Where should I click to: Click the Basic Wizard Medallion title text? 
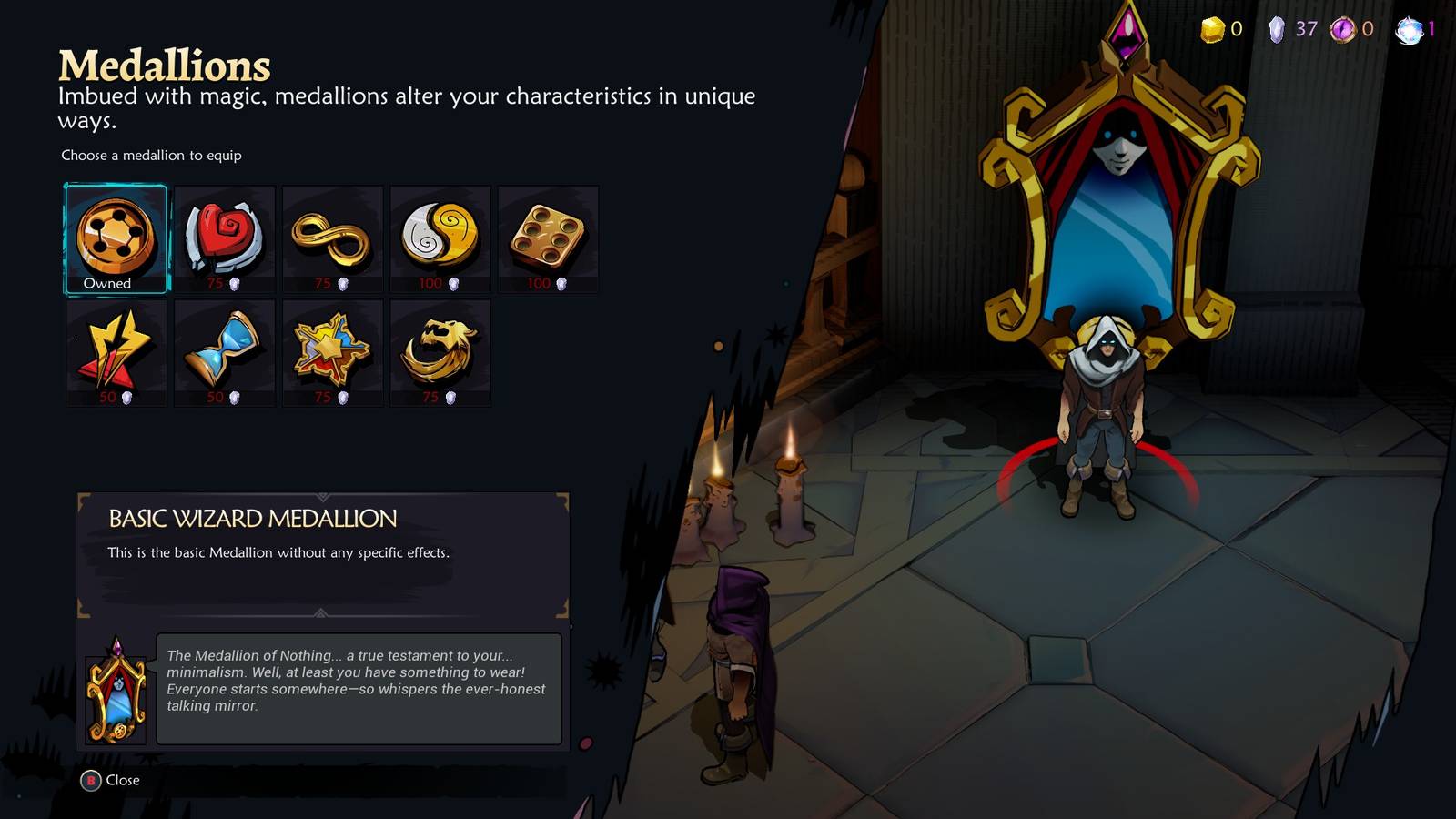pos(252,519)
